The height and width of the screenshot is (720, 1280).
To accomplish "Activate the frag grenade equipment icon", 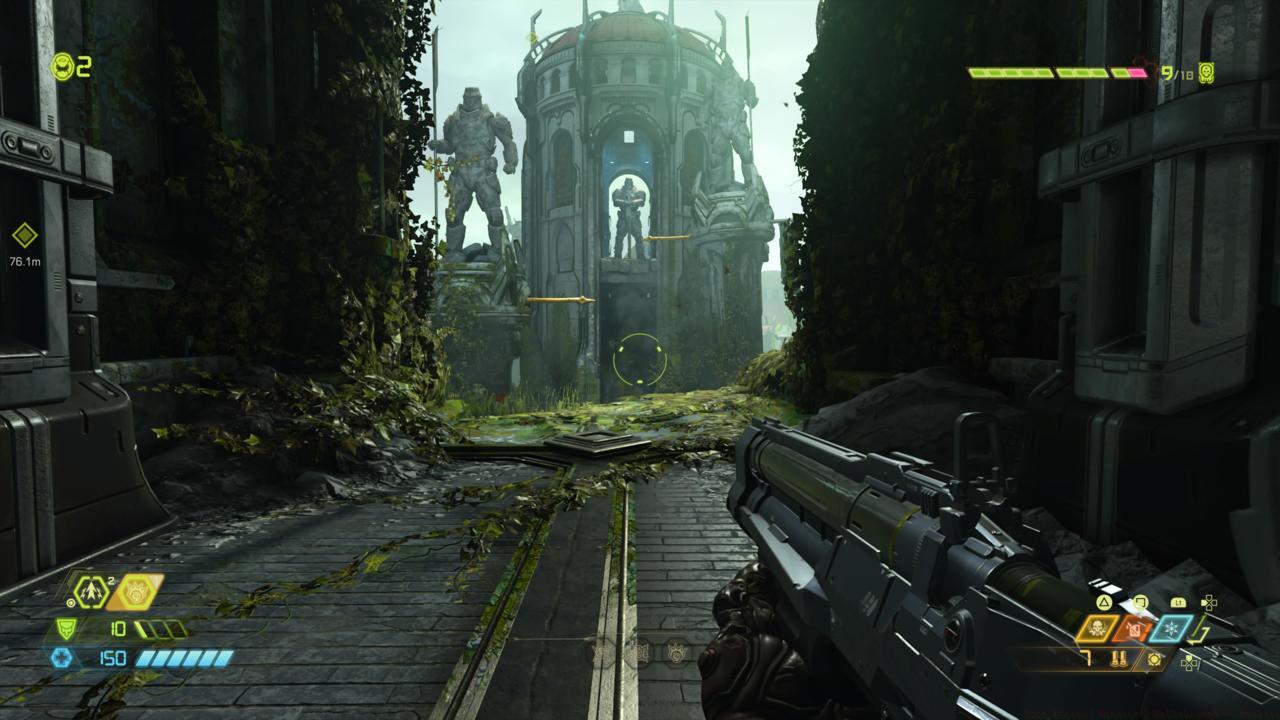I will tap(91, 592).
